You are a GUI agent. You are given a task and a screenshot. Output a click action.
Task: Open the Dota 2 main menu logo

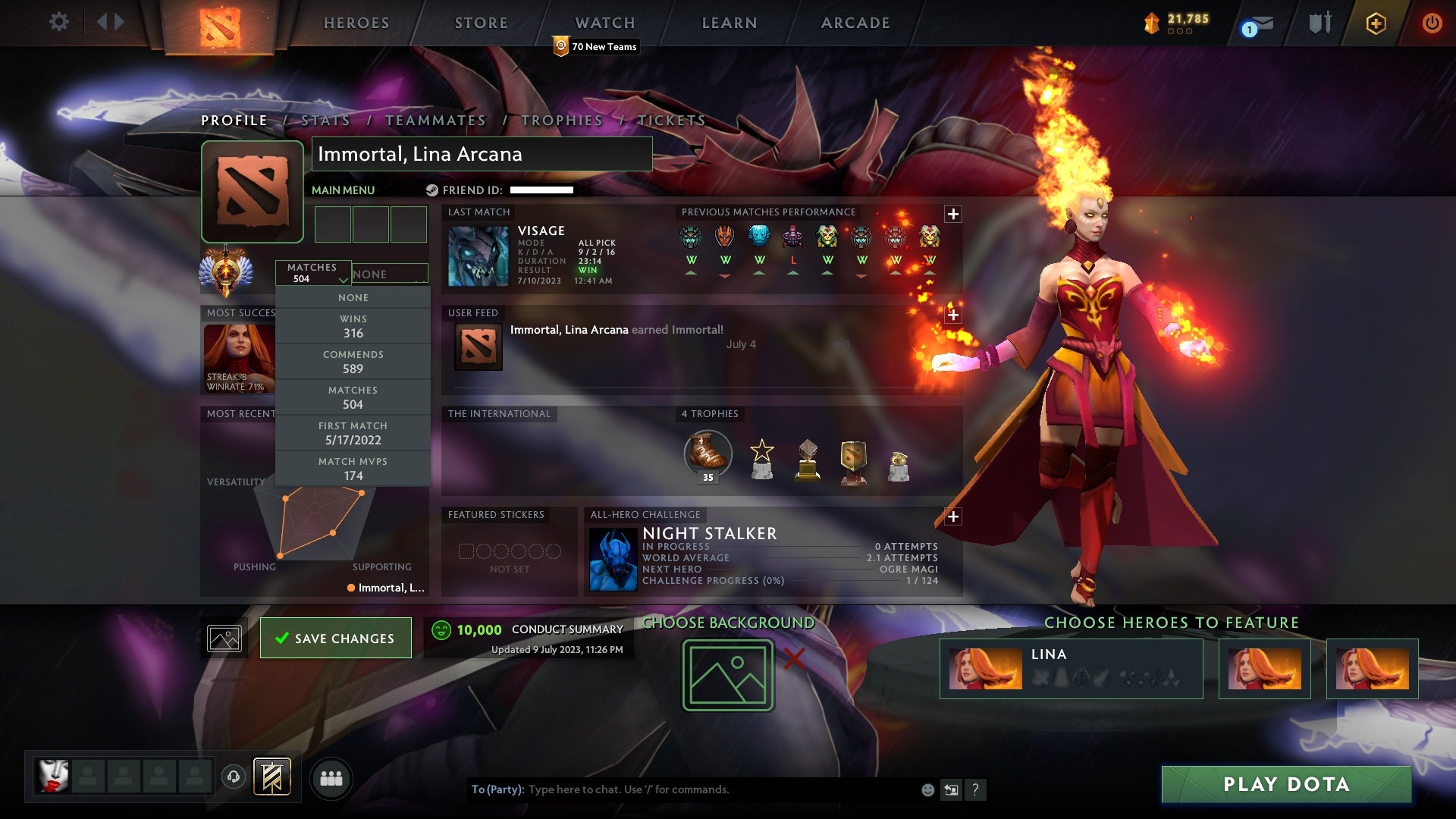pos(219,23)
